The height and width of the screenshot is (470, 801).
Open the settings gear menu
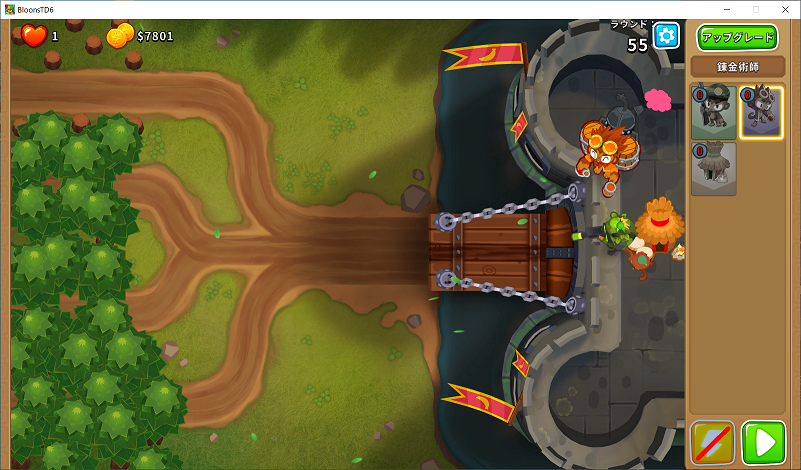[666, 36]
